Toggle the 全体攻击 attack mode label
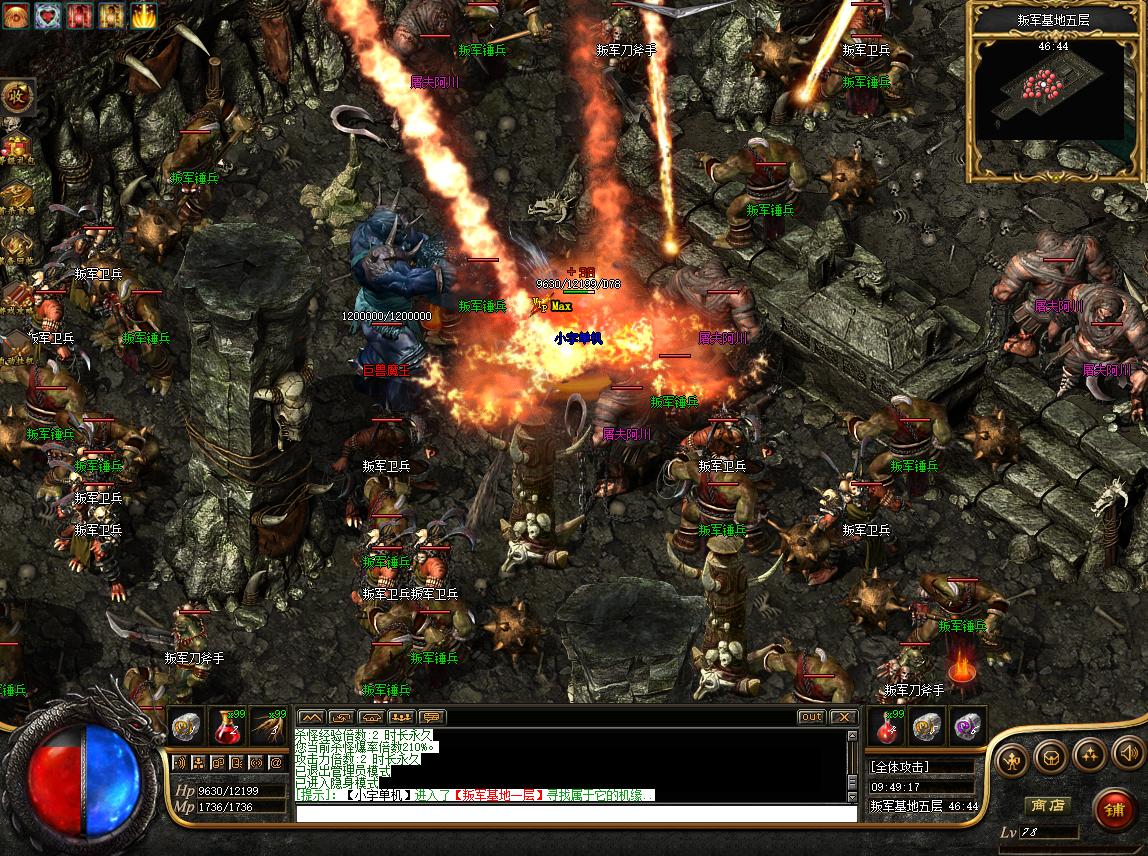 point(900,767)
